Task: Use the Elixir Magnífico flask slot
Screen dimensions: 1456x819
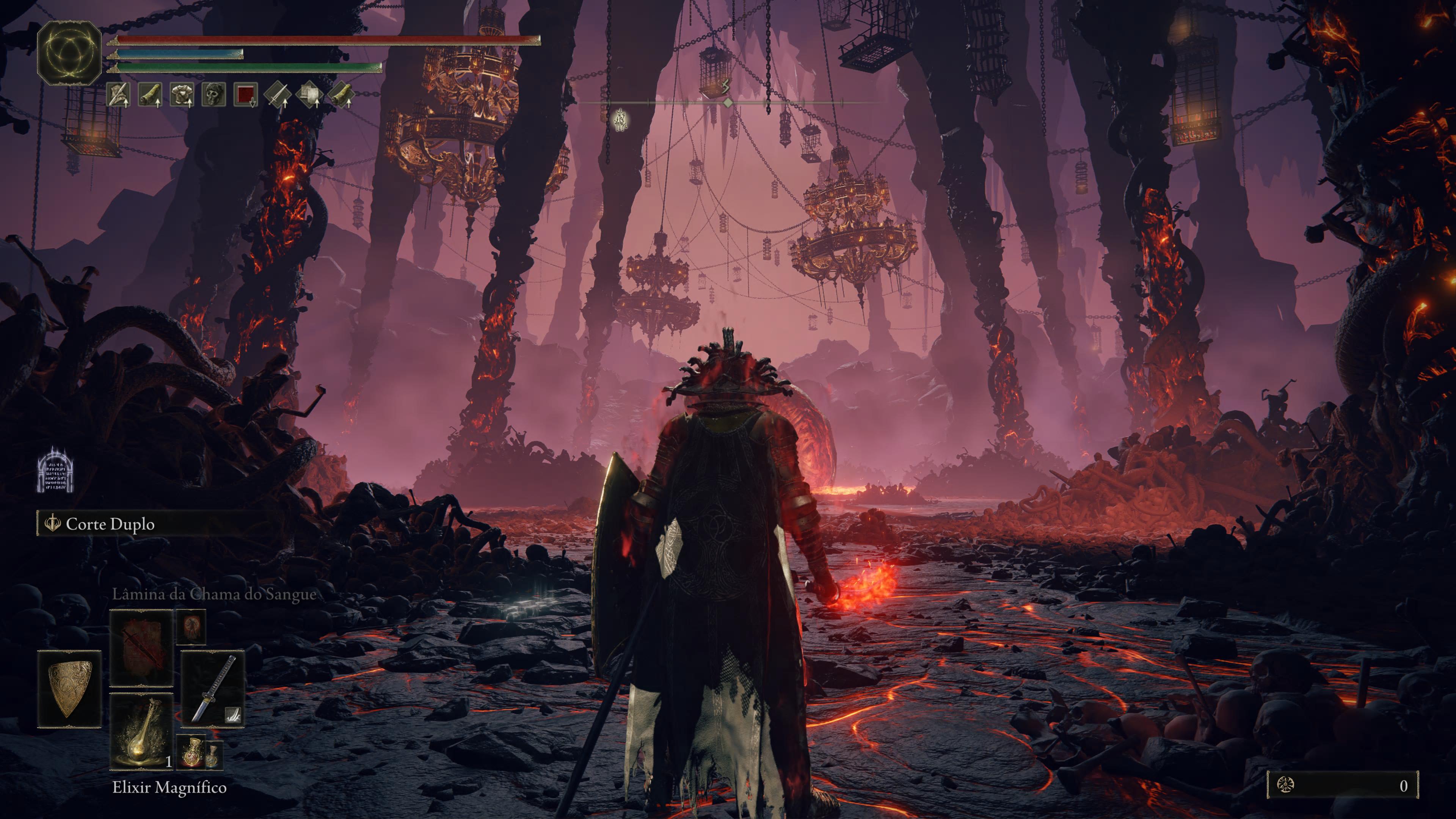Action: 141,731
